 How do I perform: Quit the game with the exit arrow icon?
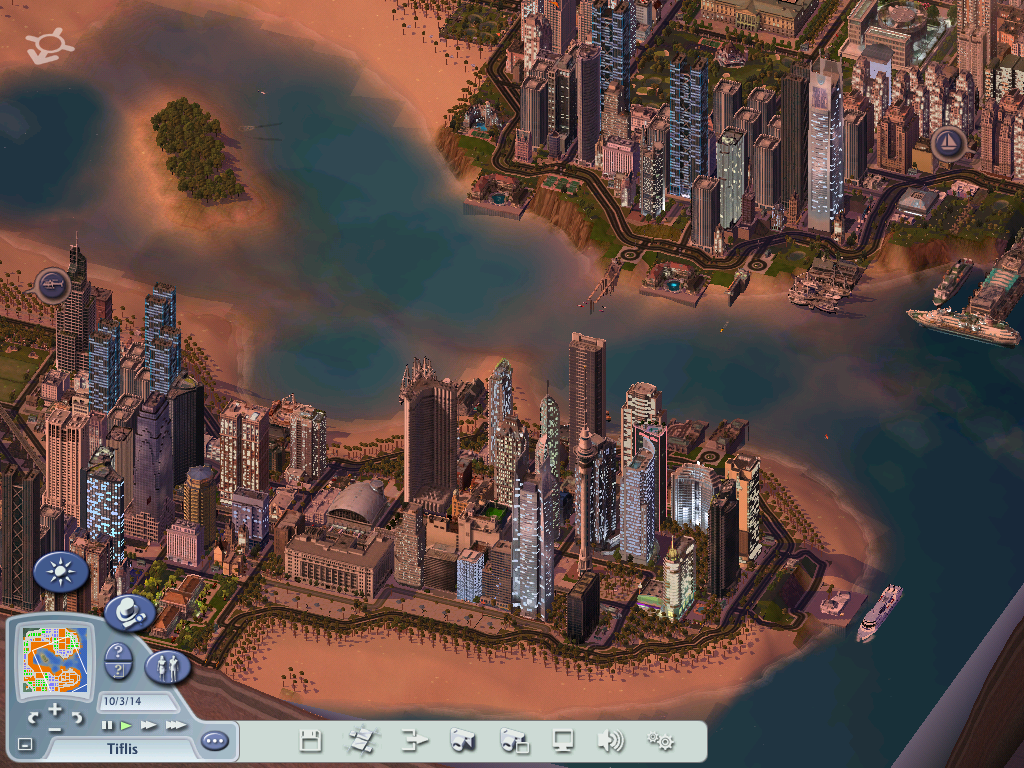[x=414, y=741]
